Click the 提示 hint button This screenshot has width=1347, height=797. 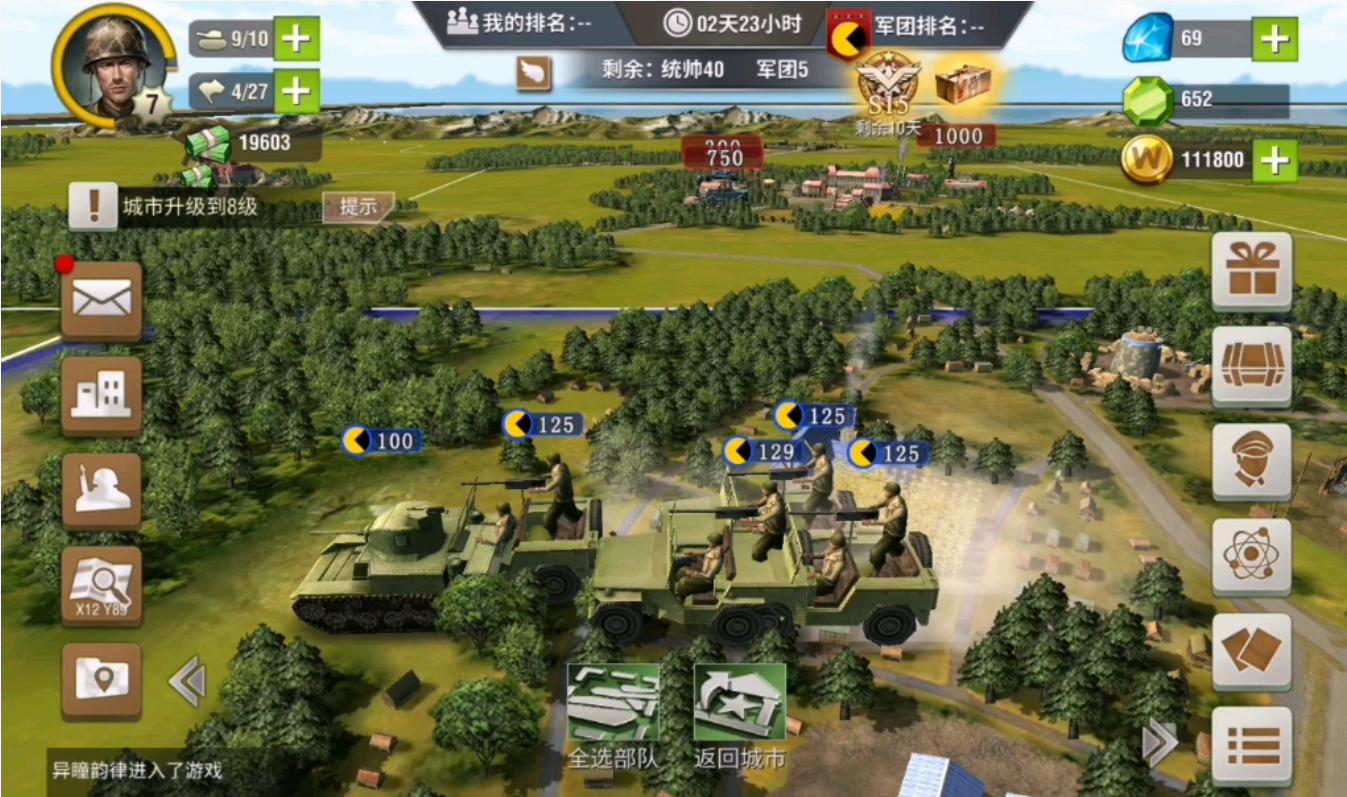click(x=358, y=207)
